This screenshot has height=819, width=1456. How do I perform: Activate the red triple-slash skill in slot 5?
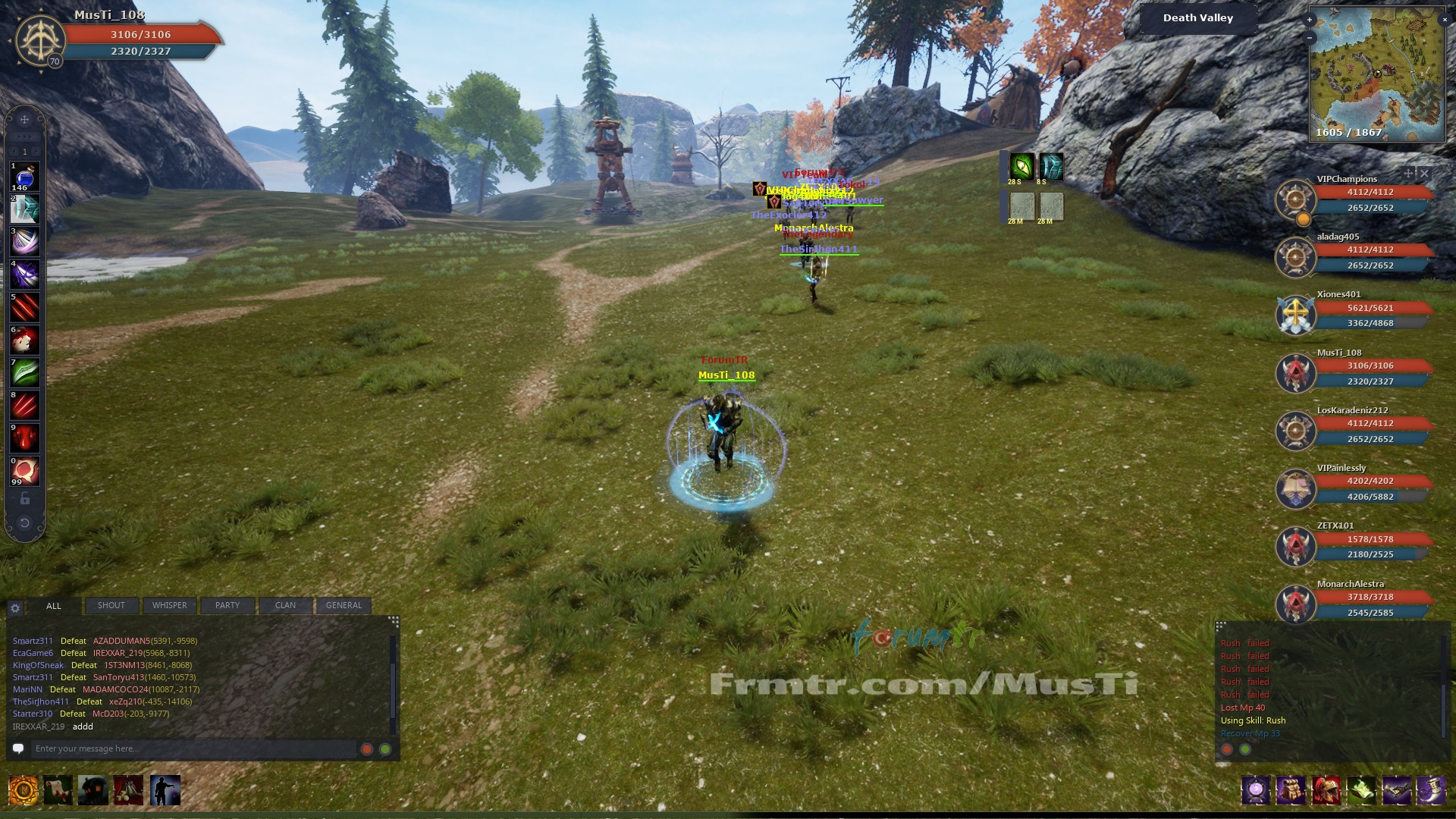click(x=24, y=307)
